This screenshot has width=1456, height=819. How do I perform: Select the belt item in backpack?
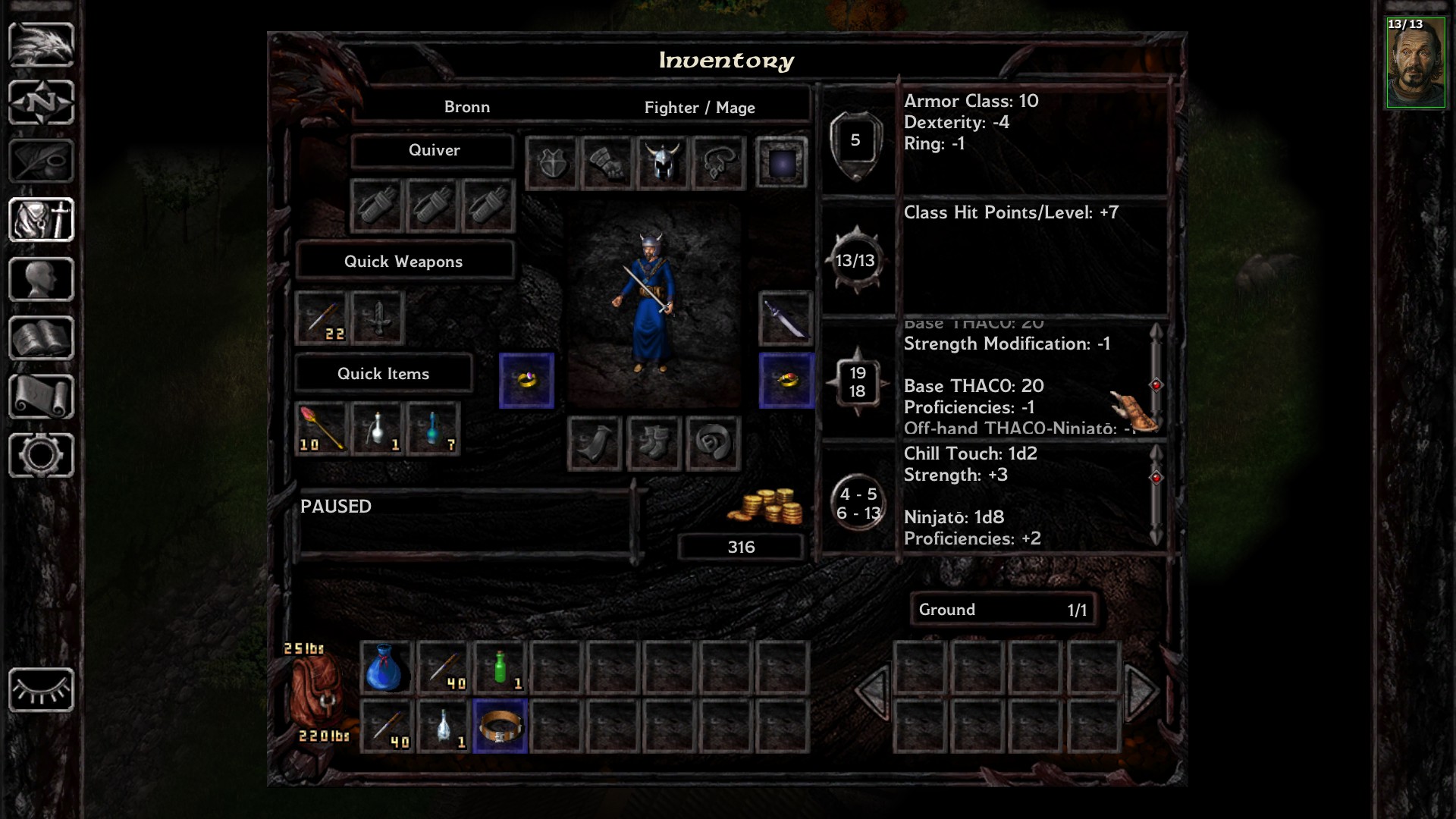point(499,726)
